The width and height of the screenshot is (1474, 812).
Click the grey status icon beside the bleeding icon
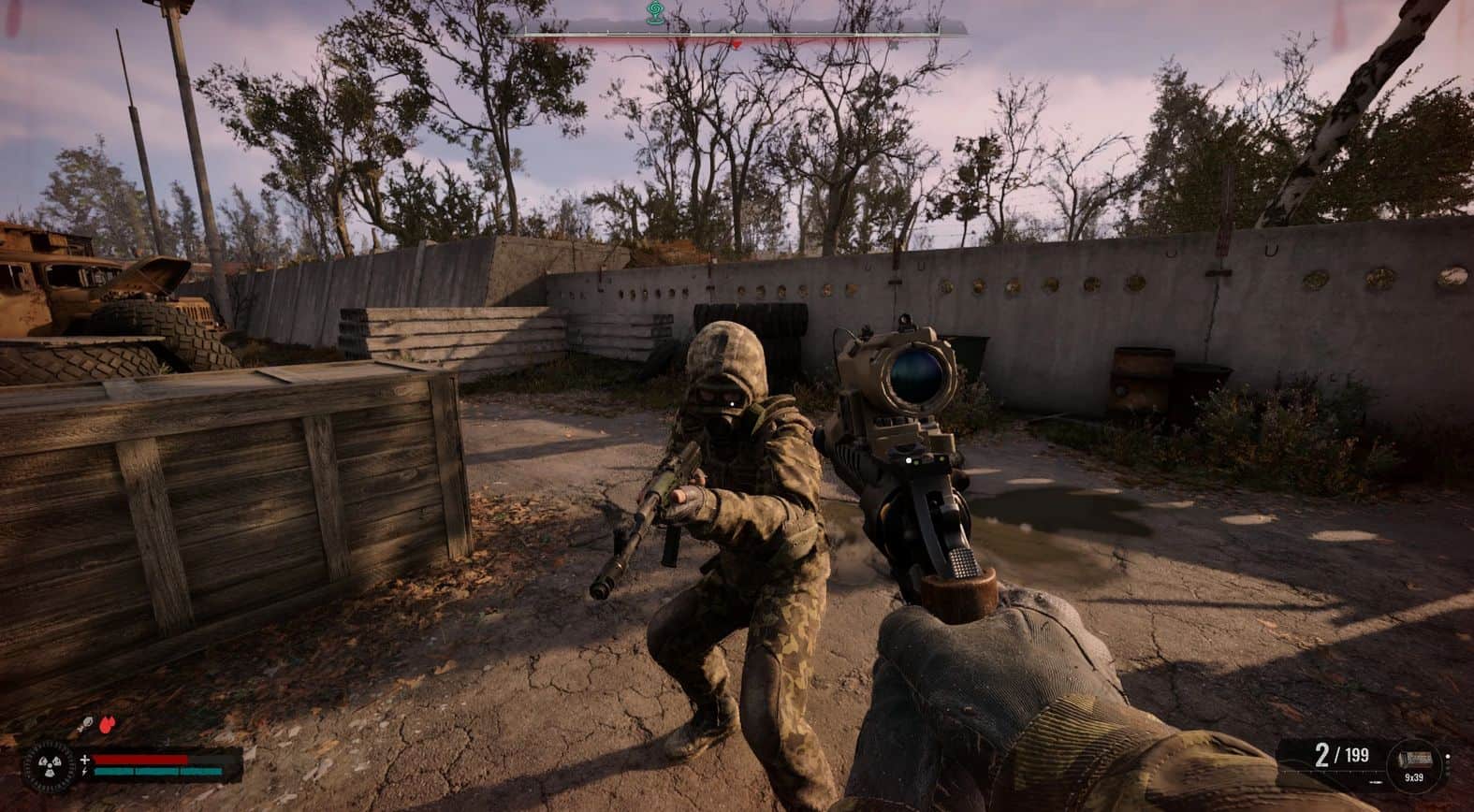(86, 723)
